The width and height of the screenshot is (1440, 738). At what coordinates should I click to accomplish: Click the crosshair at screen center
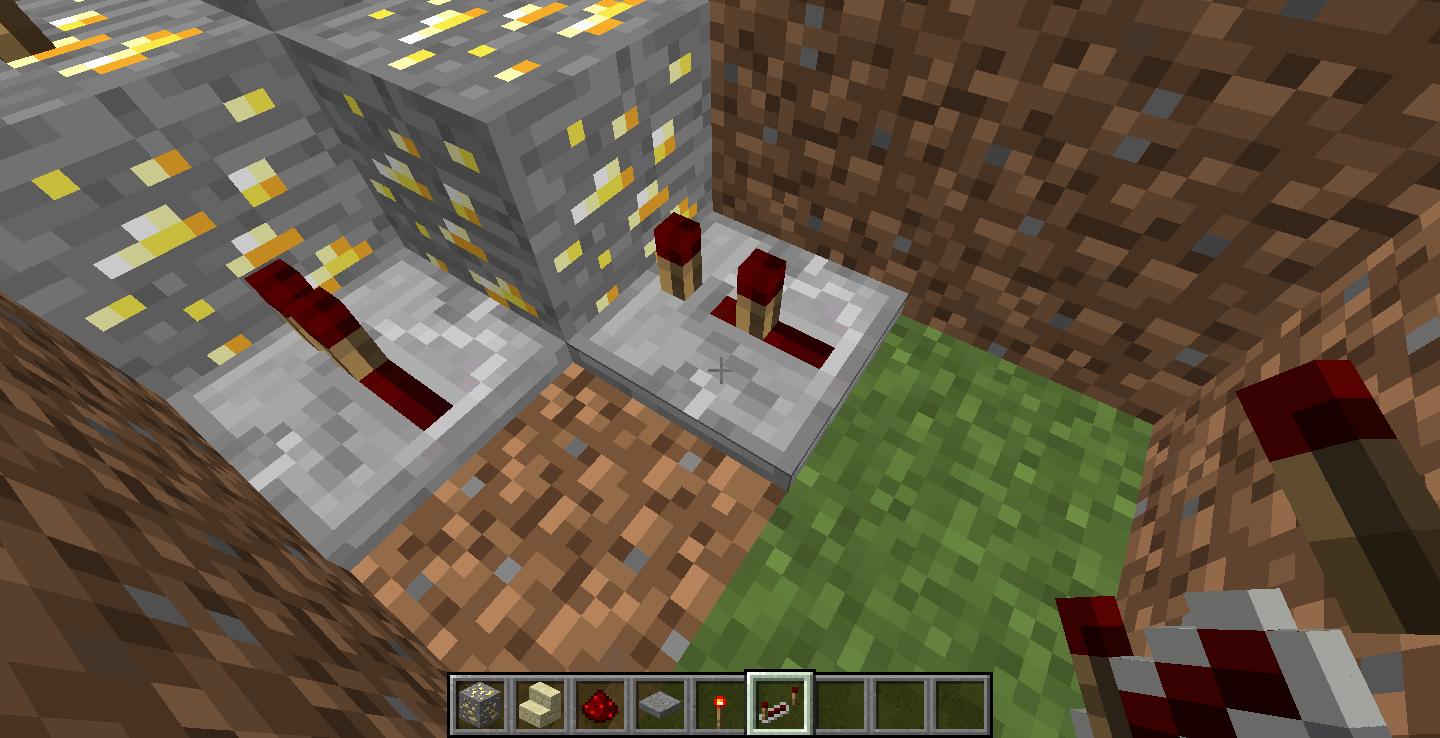pos(719,371)
